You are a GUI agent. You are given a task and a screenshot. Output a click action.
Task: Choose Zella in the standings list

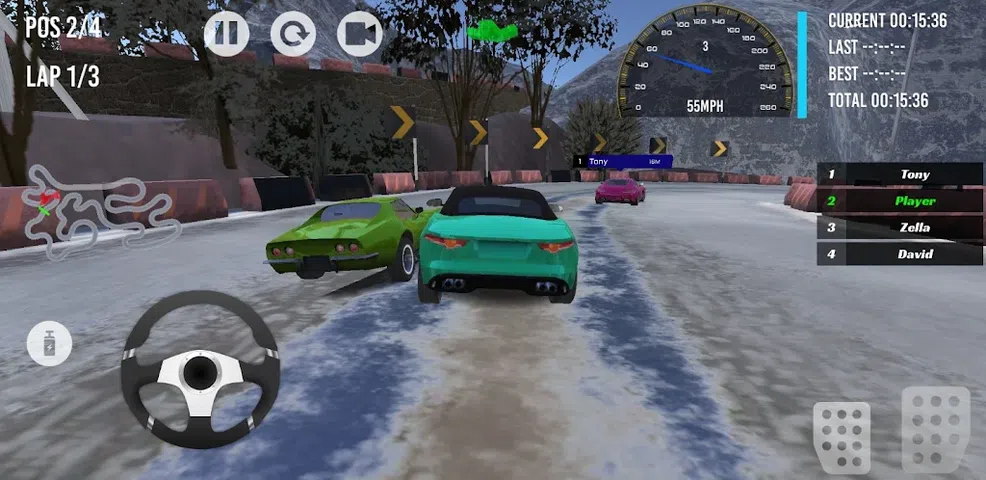(x=900, y=227)
